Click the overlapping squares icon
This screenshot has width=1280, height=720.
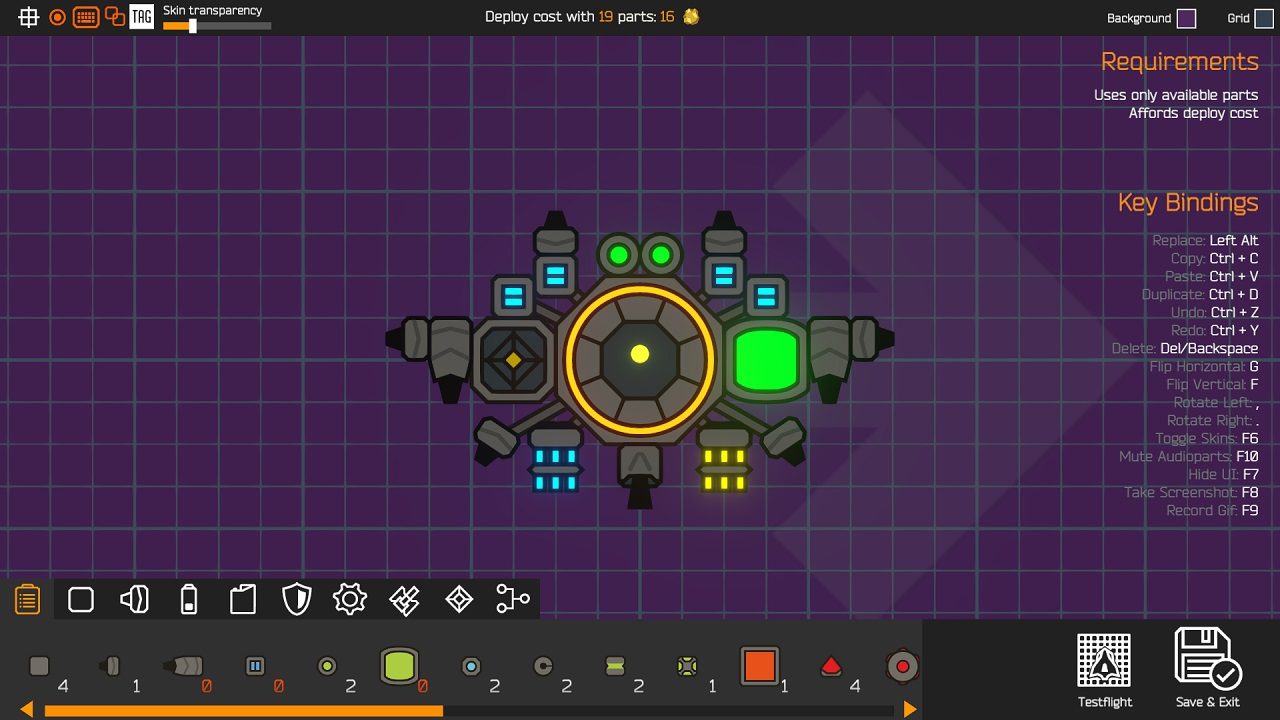tap(115, 17)
